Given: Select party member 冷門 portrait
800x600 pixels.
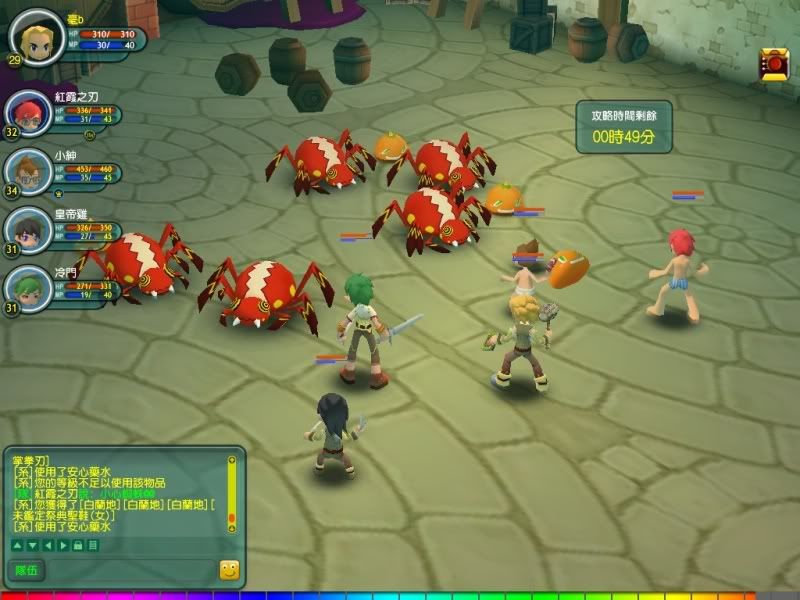Looking at the screenshot, I should 27,286.
